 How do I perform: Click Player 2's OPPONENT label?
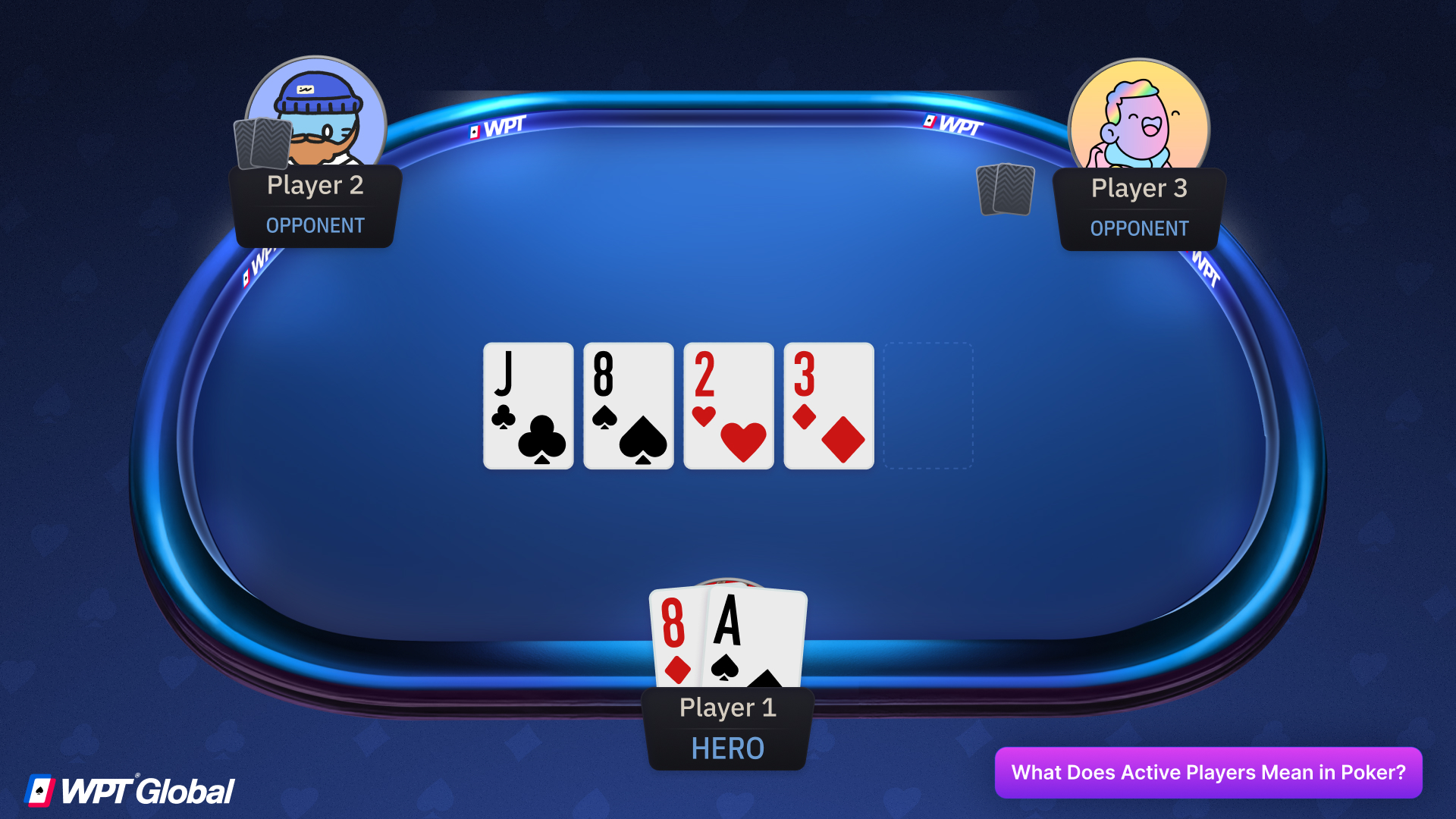(314, 225)
